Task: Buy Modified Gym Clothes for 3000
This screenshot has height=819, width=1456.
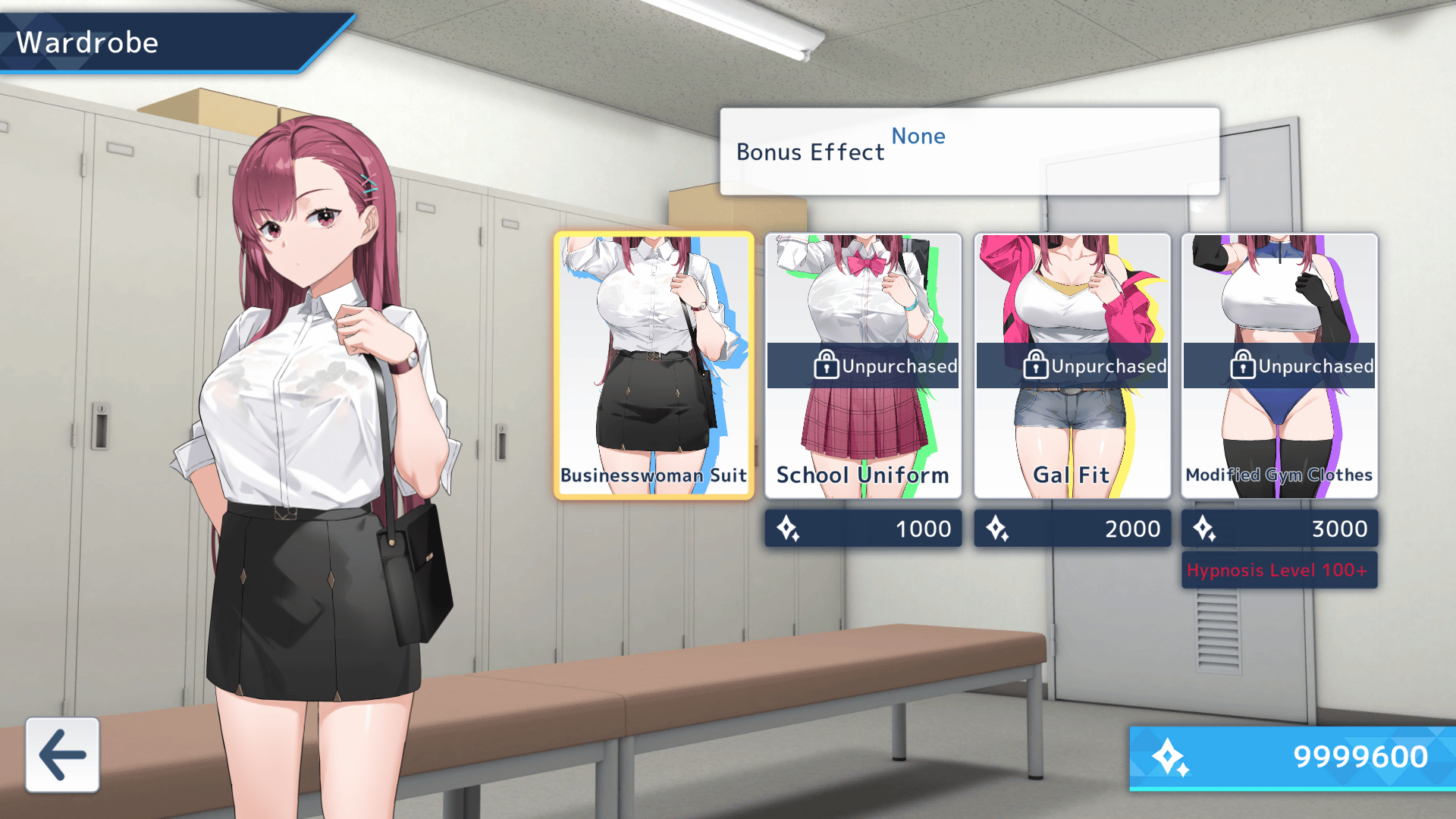Action: point(1279,529)
